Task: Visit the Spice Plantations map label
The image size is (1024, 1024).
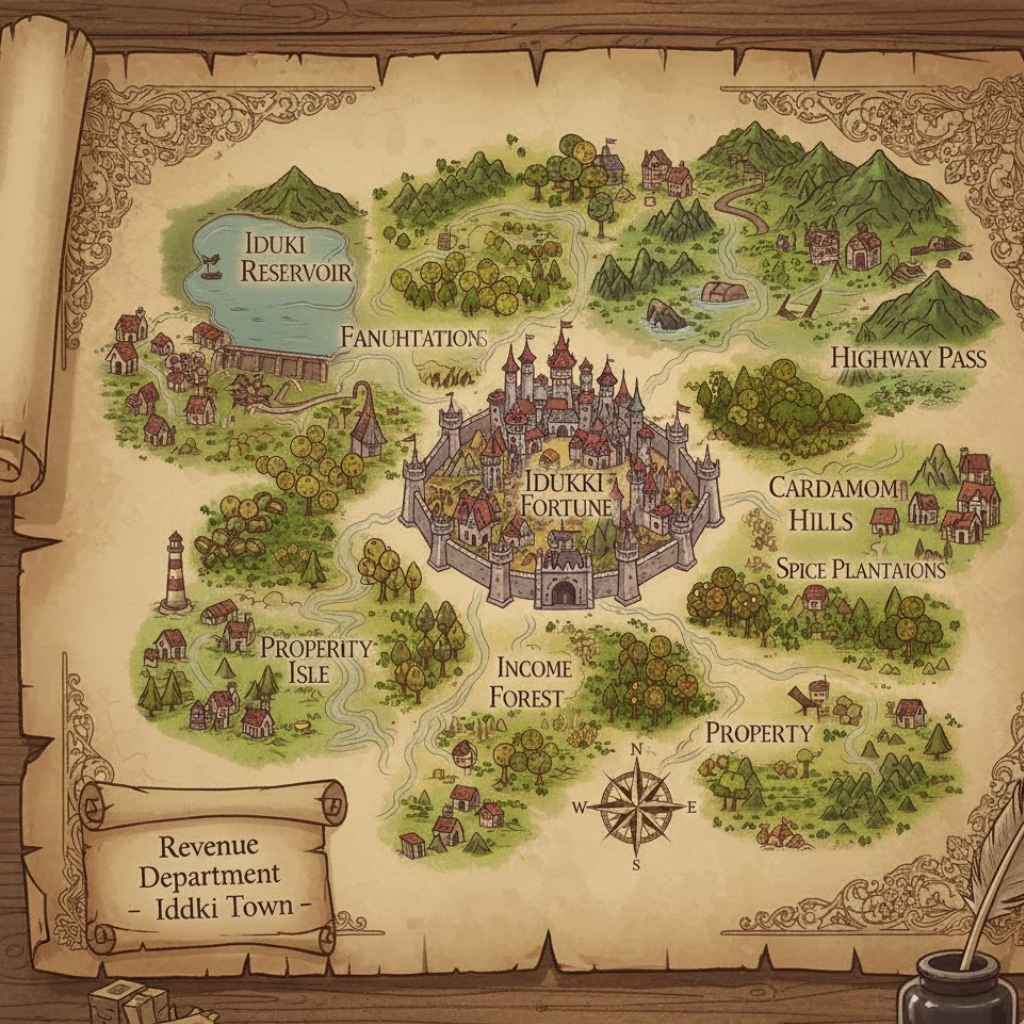Action: [x=860, y=569]
